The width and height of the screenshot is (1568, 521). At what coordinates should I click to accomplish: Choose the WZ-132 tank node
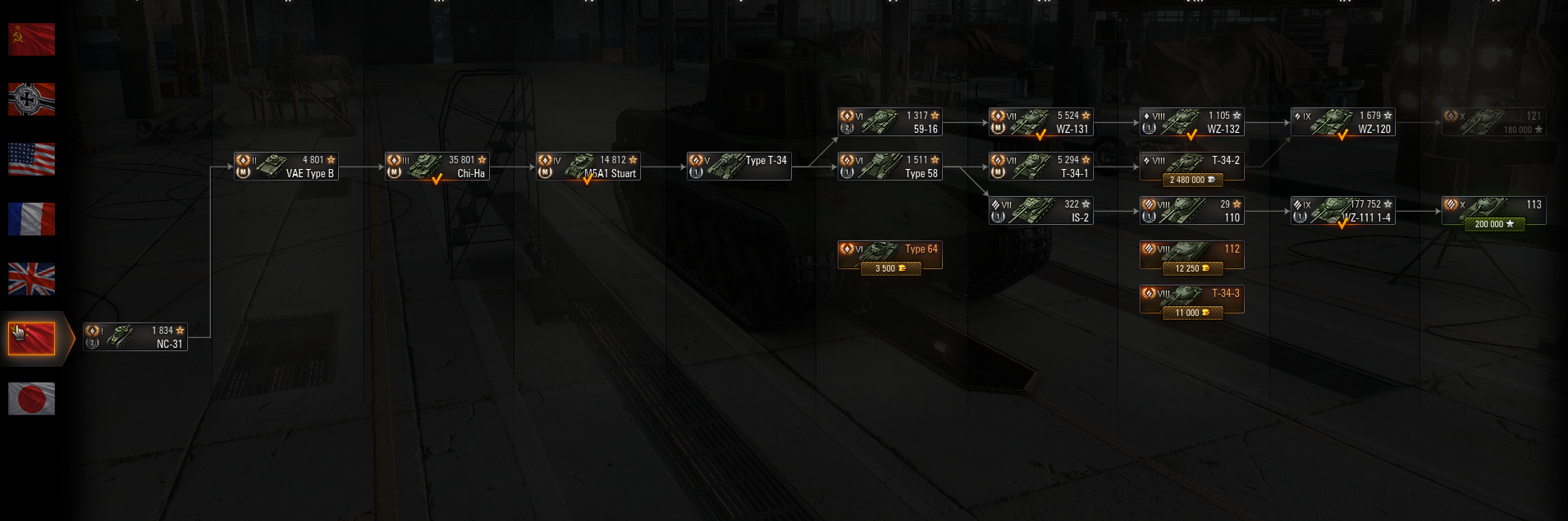pyautogui.click(x=1191, y=122)
